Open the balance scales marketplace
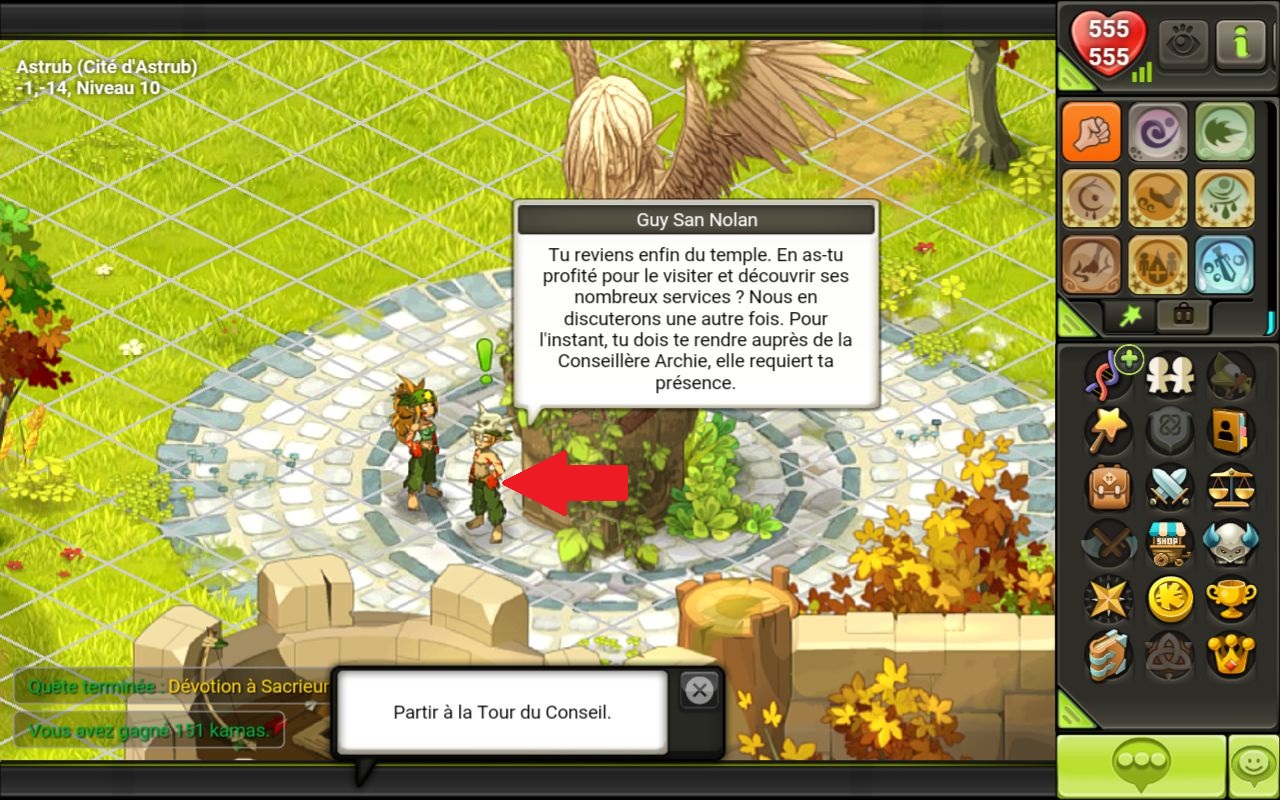Screen dimensions: 1280x800 tap(1229, 487)
